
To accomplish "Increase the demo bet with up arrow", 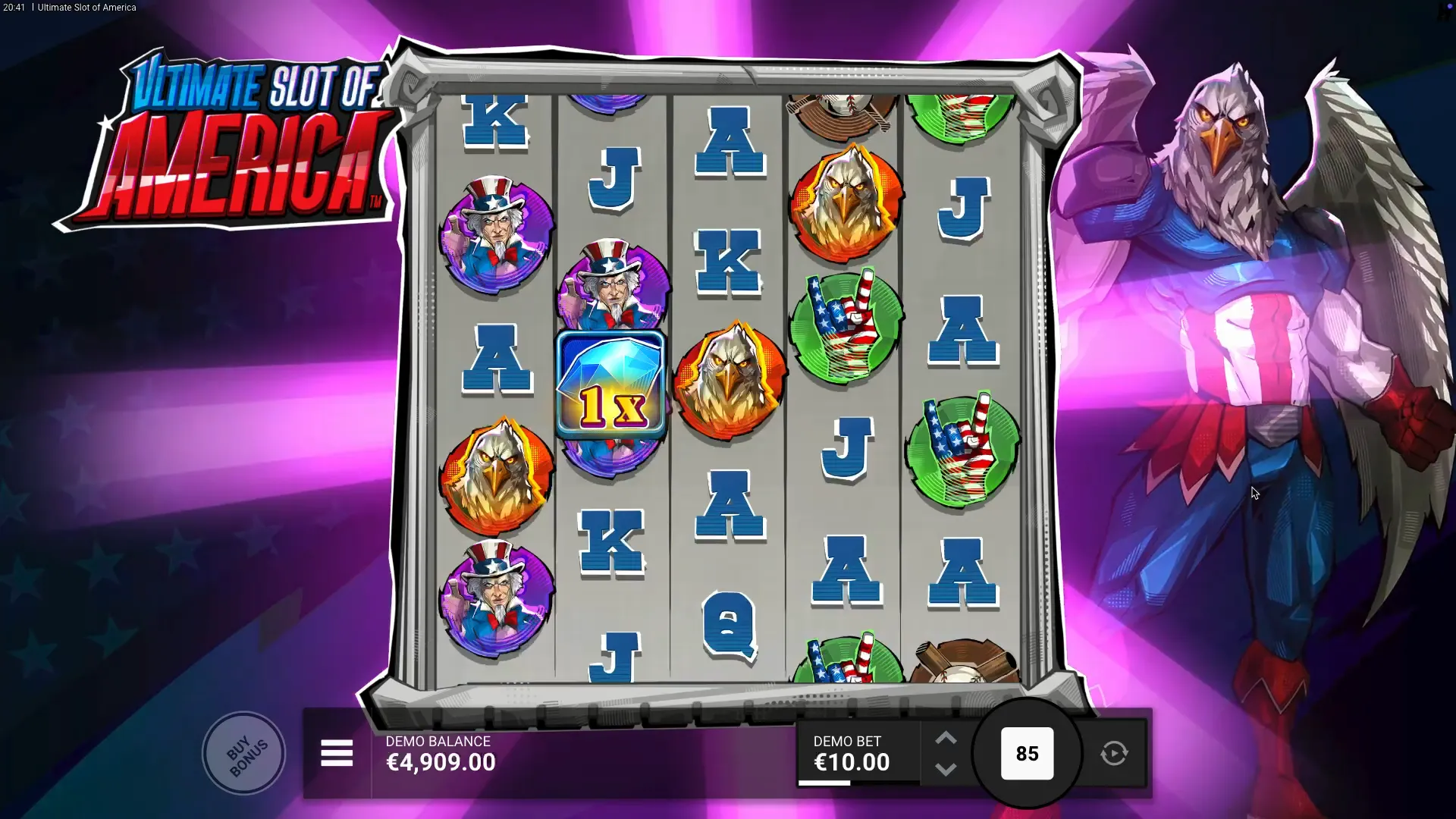I will tap(946, 739).
